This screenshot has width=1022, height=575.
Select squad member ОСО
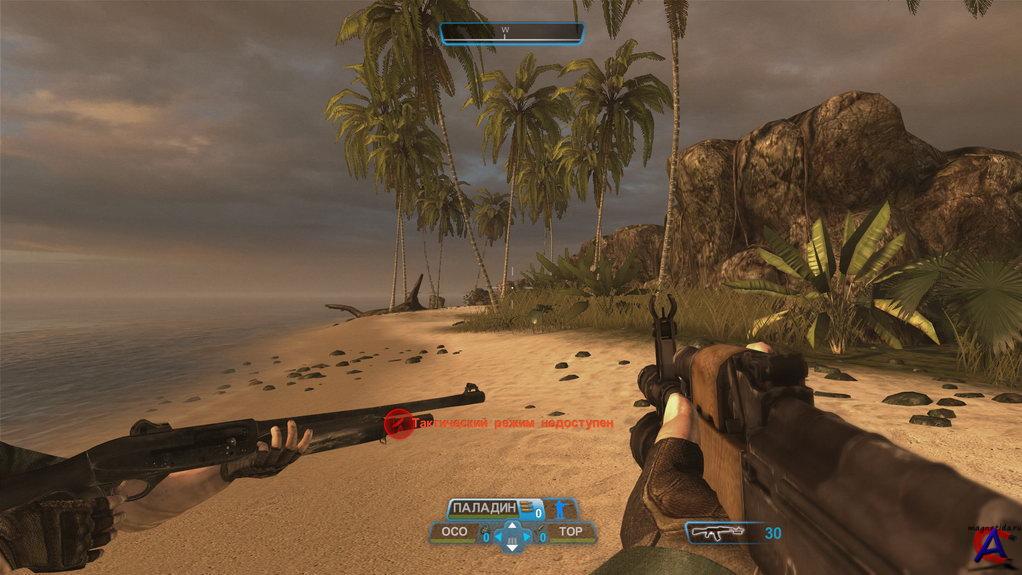point(454,533)
